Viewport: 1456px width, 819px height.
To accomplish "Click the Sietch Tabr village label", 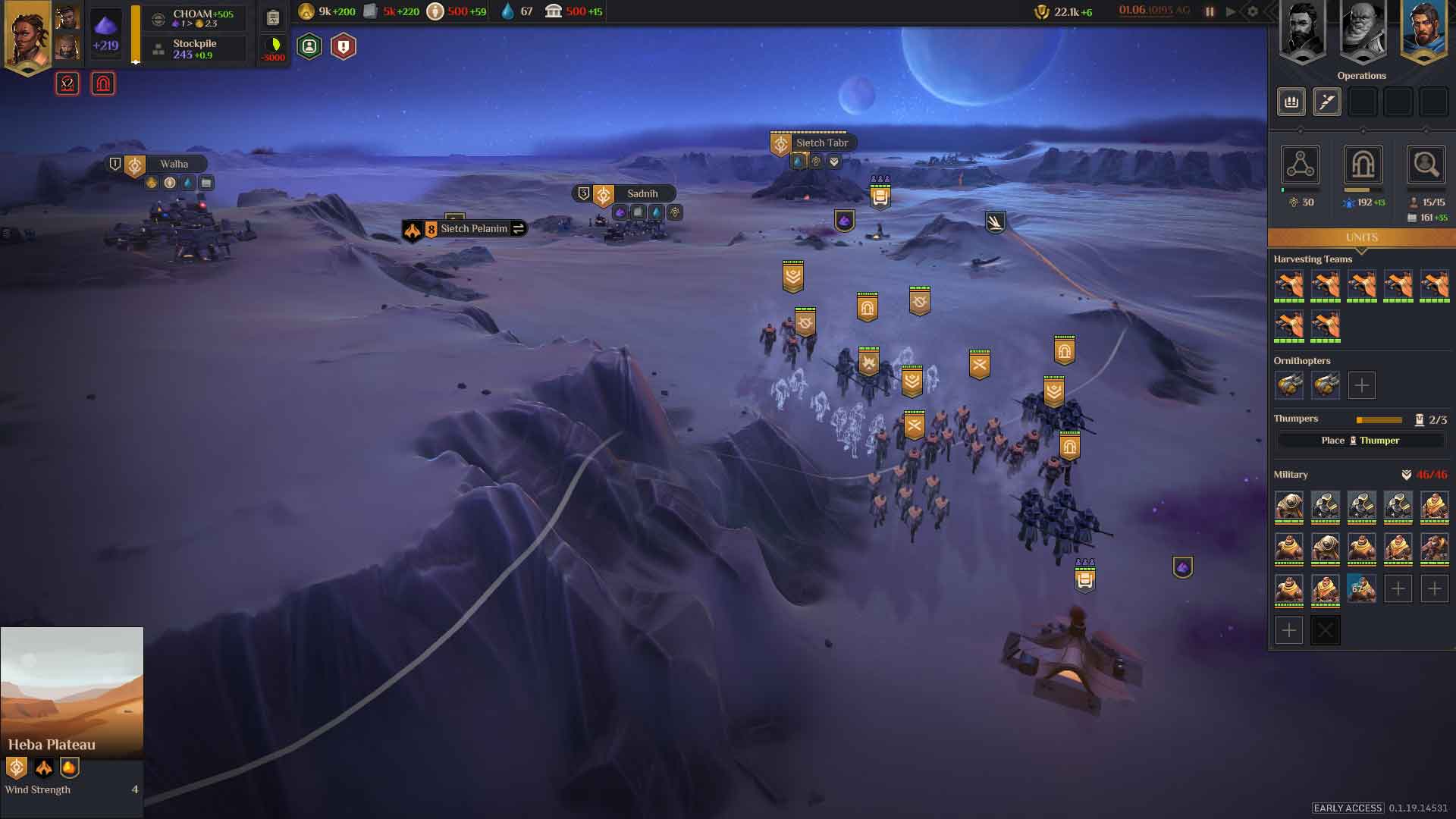I will click(821, 143).
